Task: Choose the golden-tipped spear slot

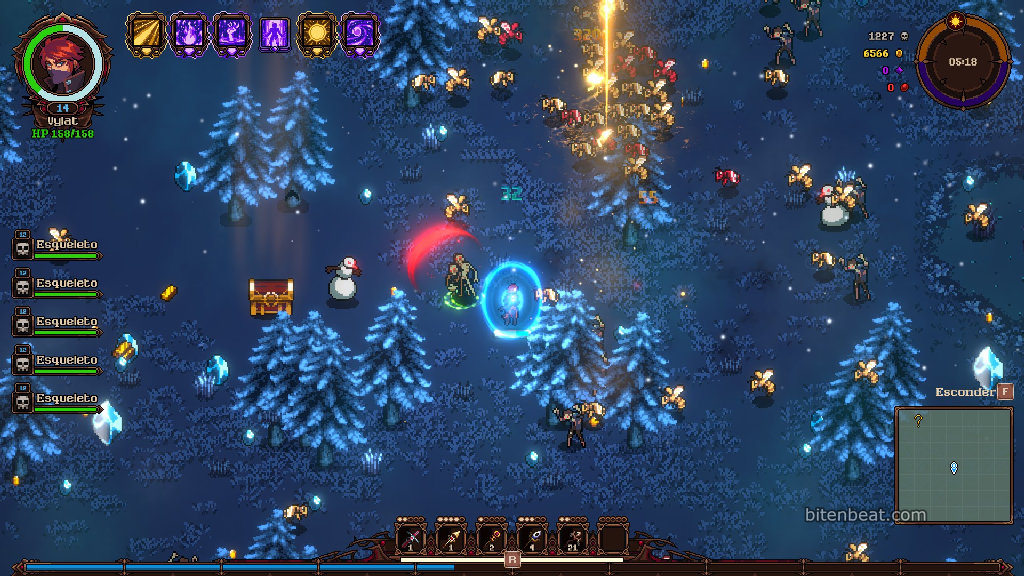Action: 452,539
